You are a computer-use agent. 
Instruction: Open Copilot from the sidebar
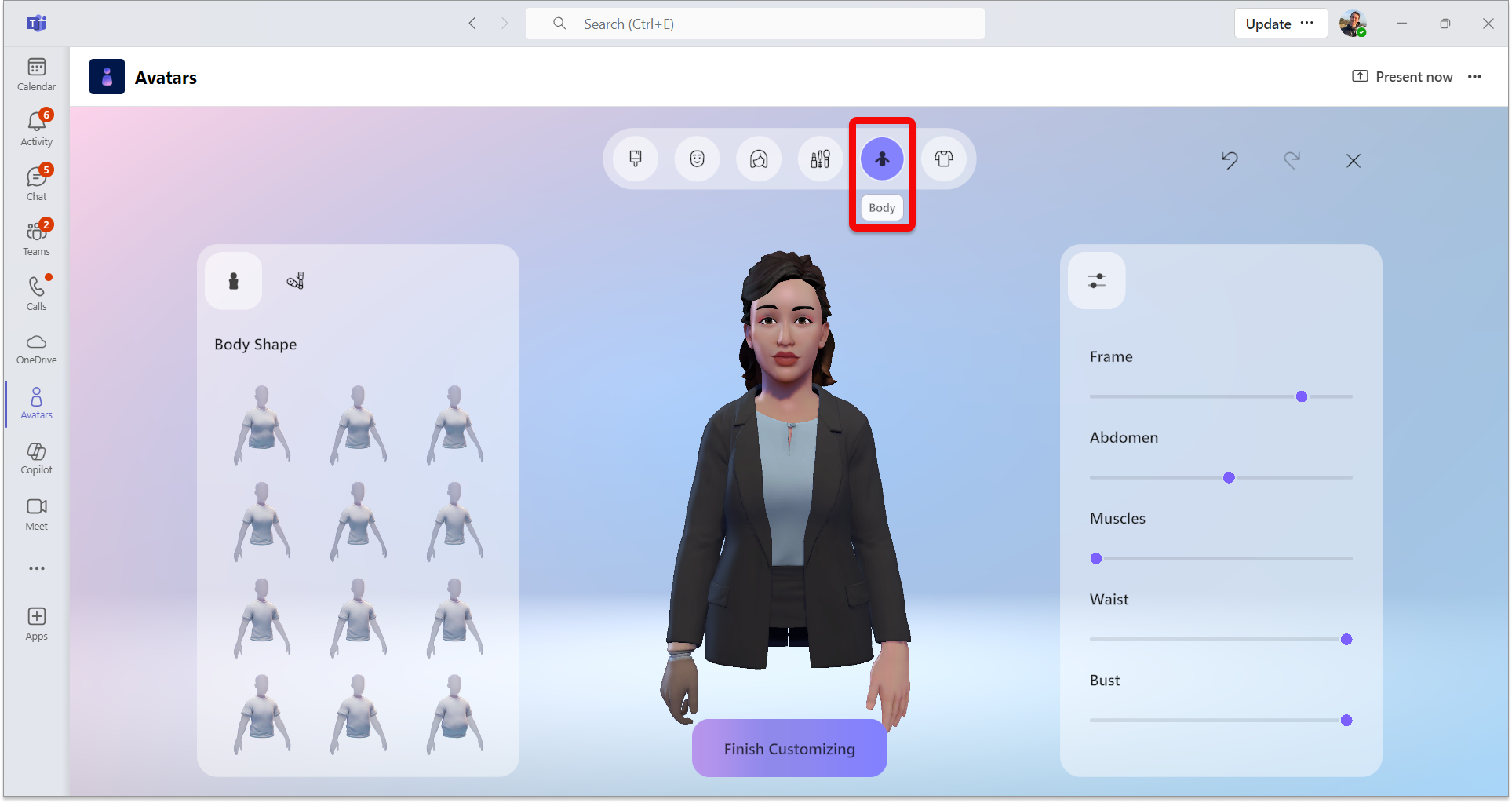pos(36,458)
